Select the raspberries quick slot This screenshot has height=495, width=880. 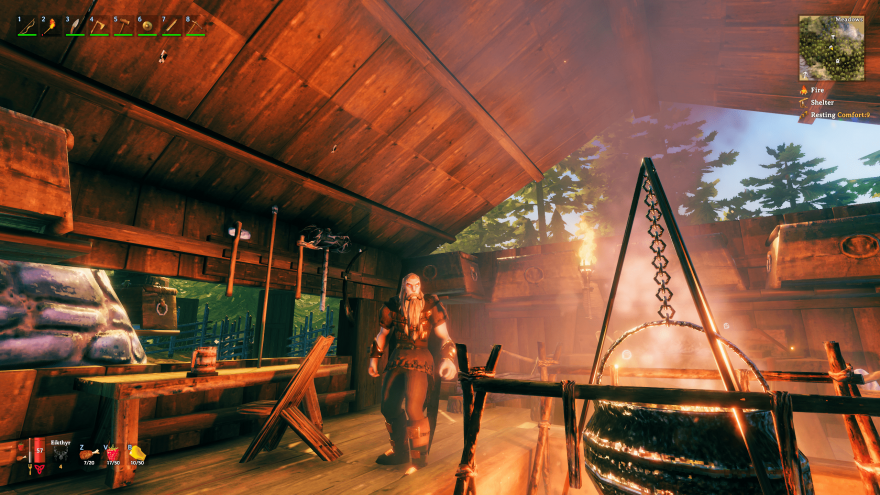[112, 453]
